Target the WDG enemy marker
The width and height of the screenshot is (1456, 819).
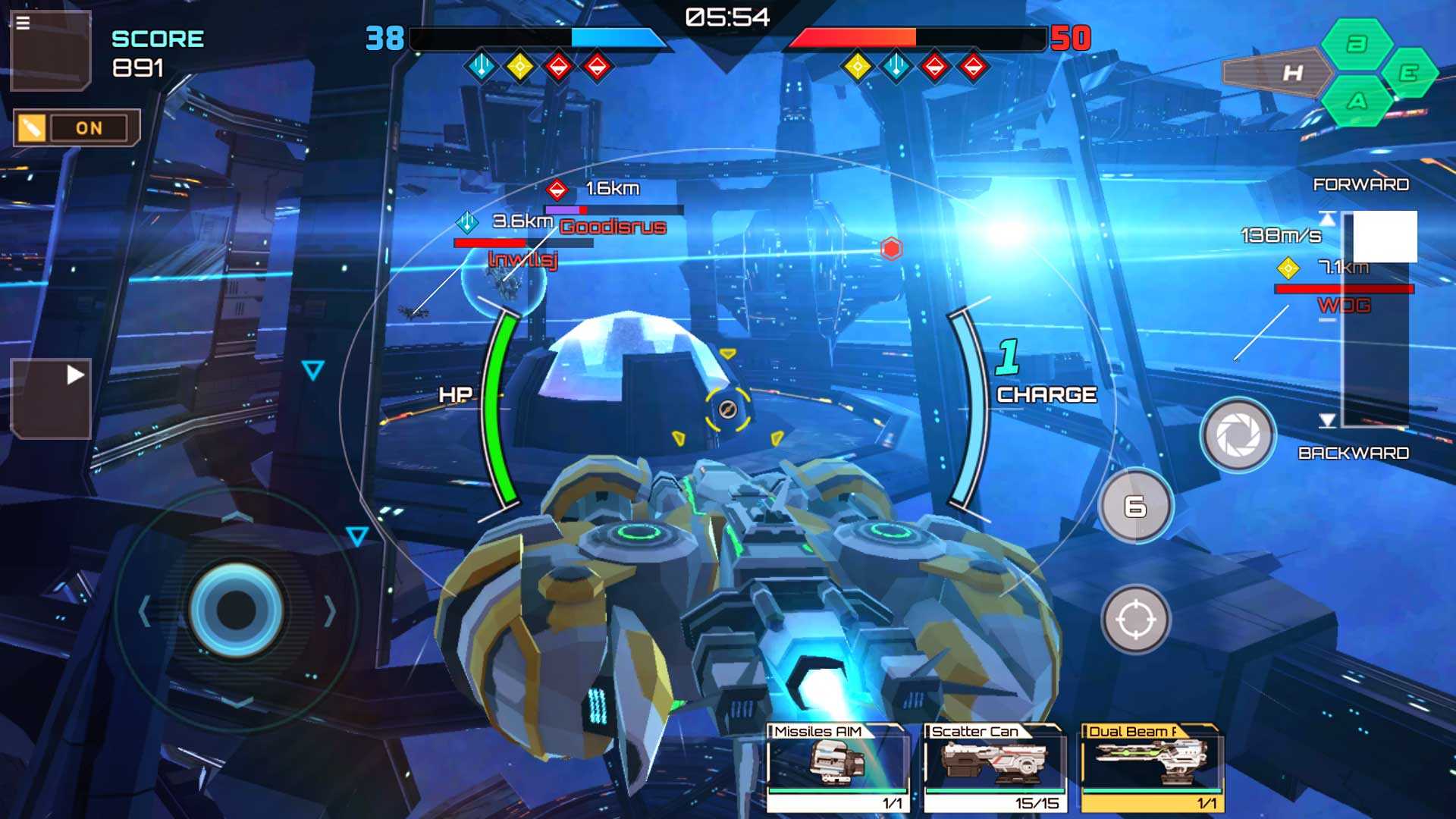pyautogui.click(x=1288, y=268)
